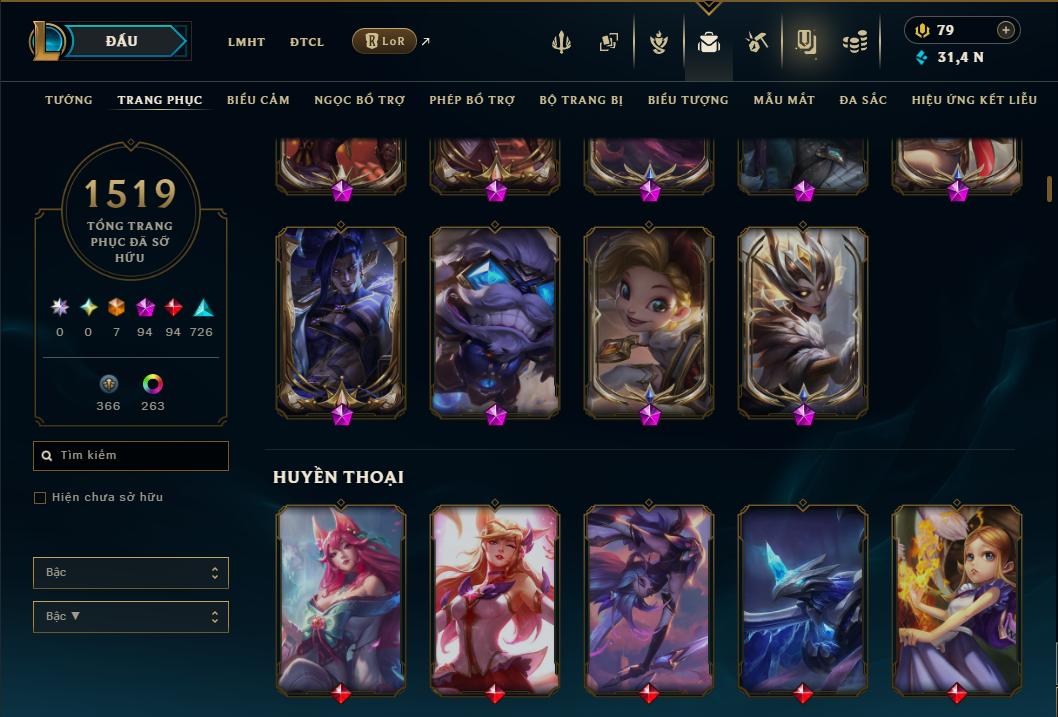Switch to the BIỂU TƯỢNG tab

[x=688, y=100]
